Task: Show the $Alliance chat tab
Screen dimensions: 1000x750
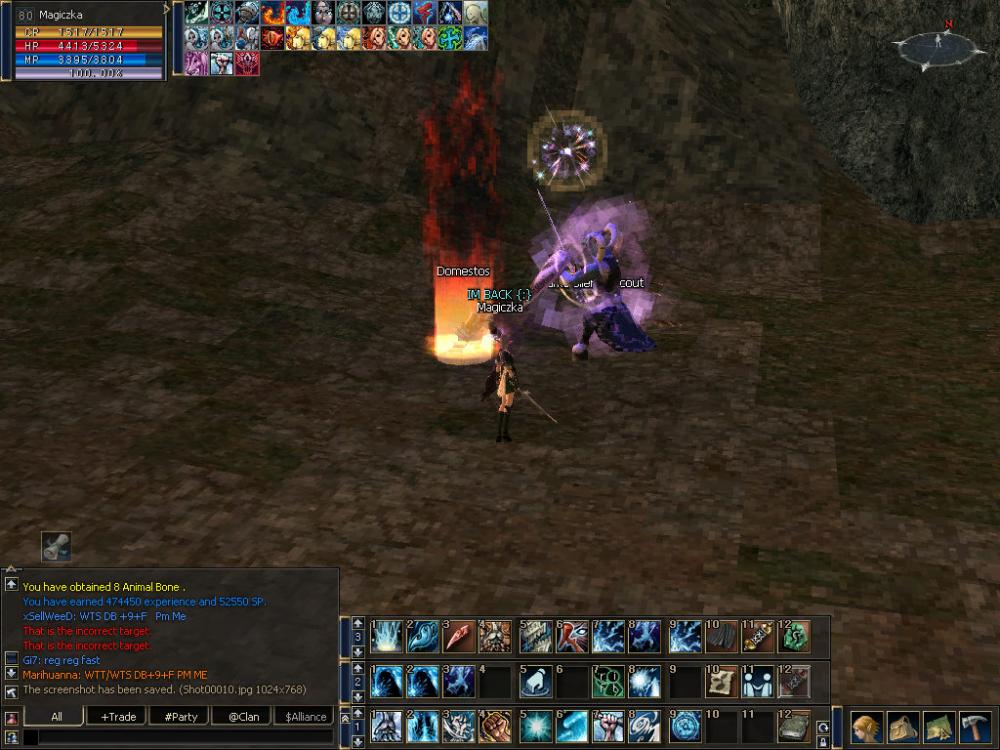Action: [x=305, y=716]
